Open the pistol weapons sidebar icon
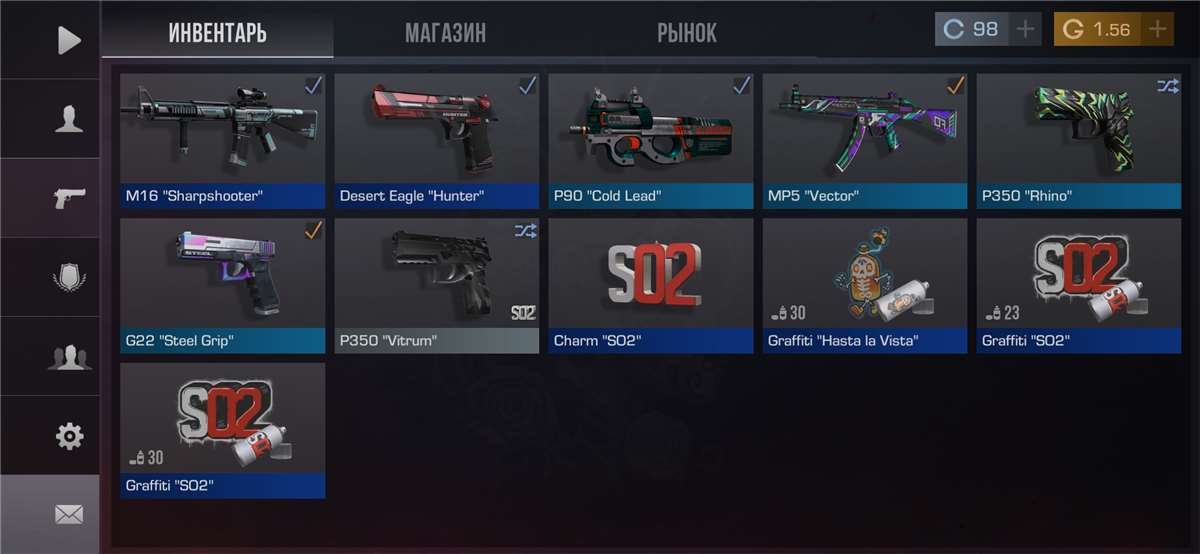This screenshot has width=1200, height=554. coord(68,197)
